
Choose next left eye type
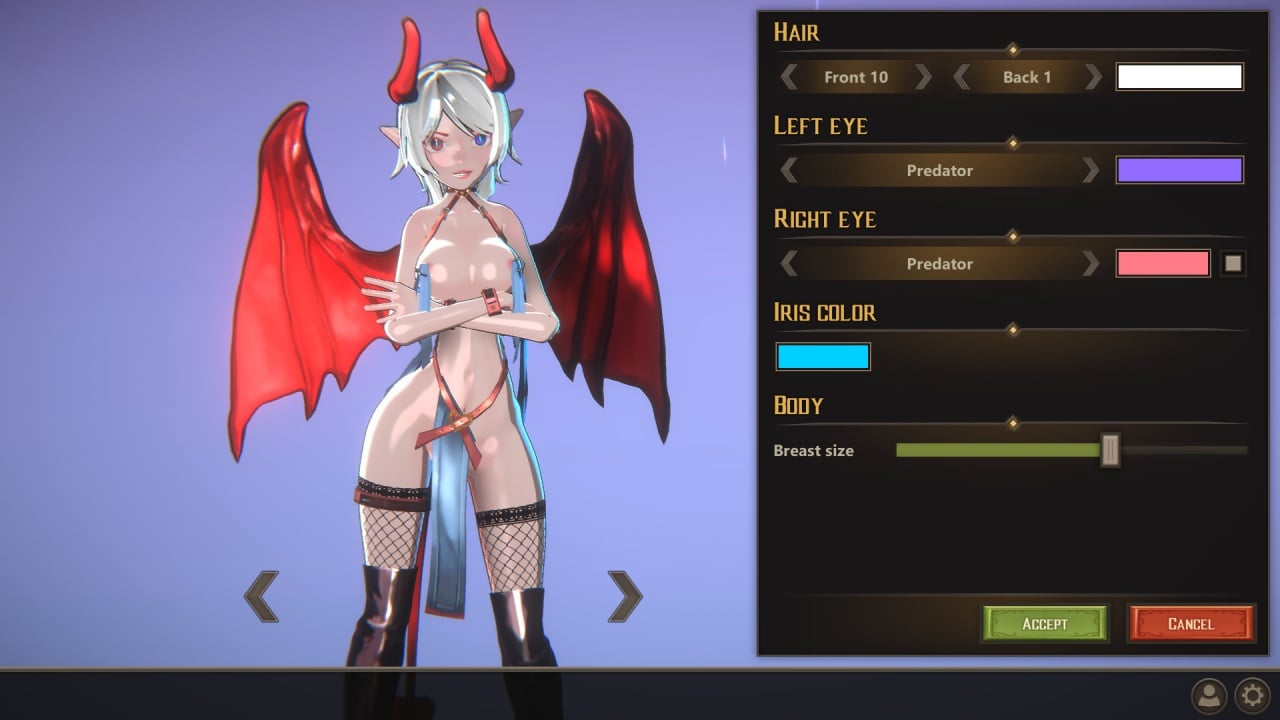point(1091,170)
